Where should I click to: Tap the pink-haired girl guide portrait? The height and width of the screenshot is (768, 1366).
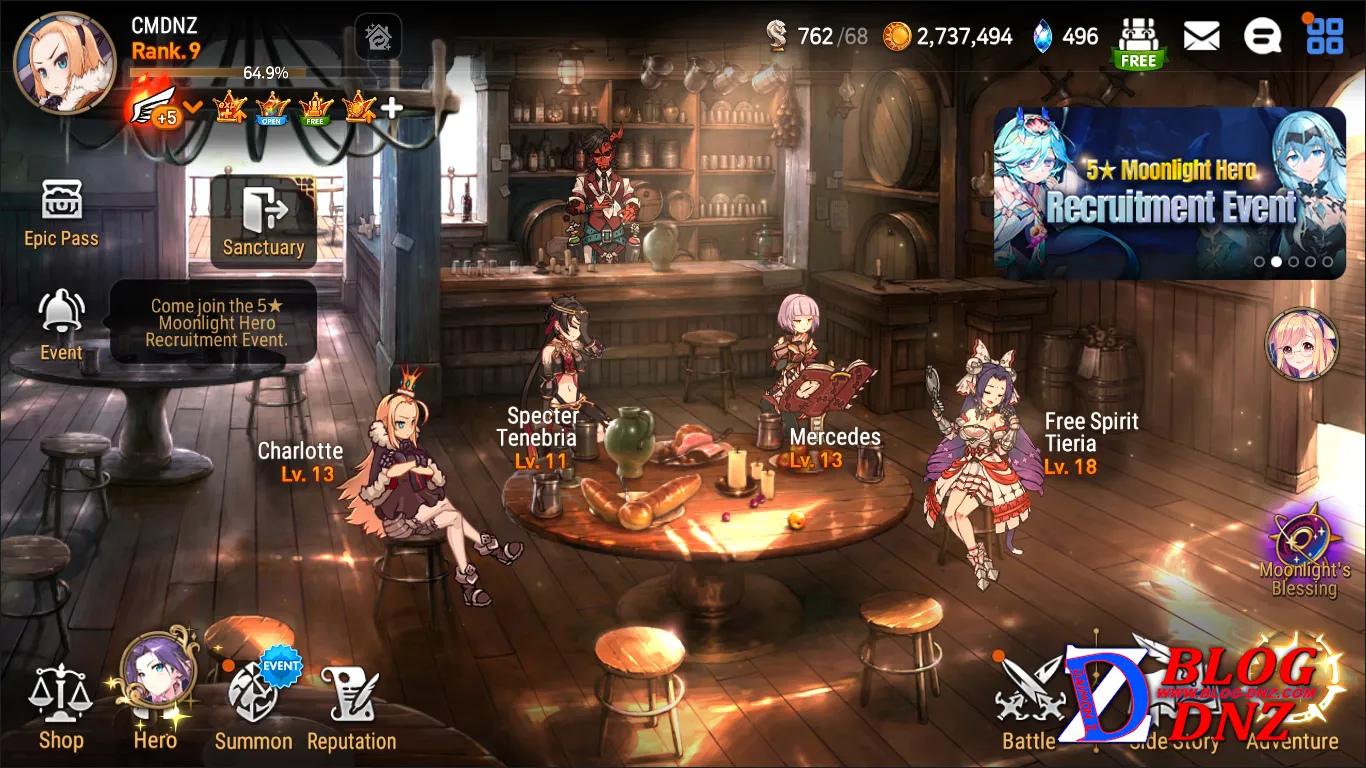(1301, 345)
